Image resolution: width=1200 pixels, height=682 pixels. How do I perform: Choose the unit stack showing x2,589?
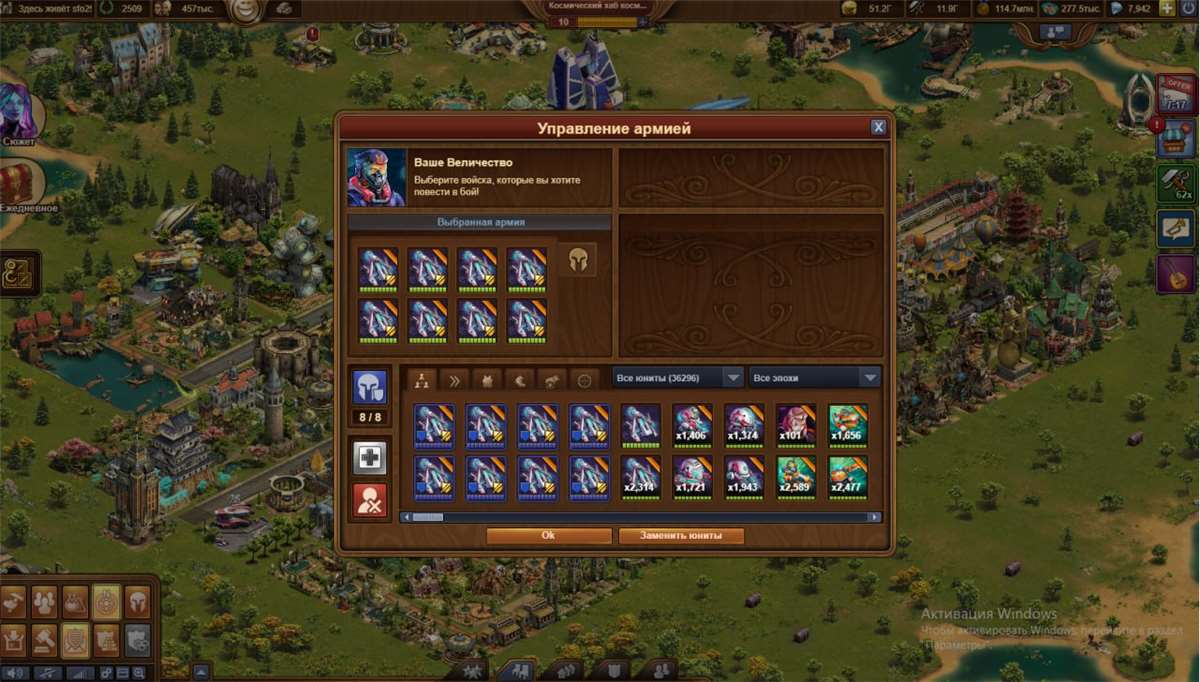(796, 477)
